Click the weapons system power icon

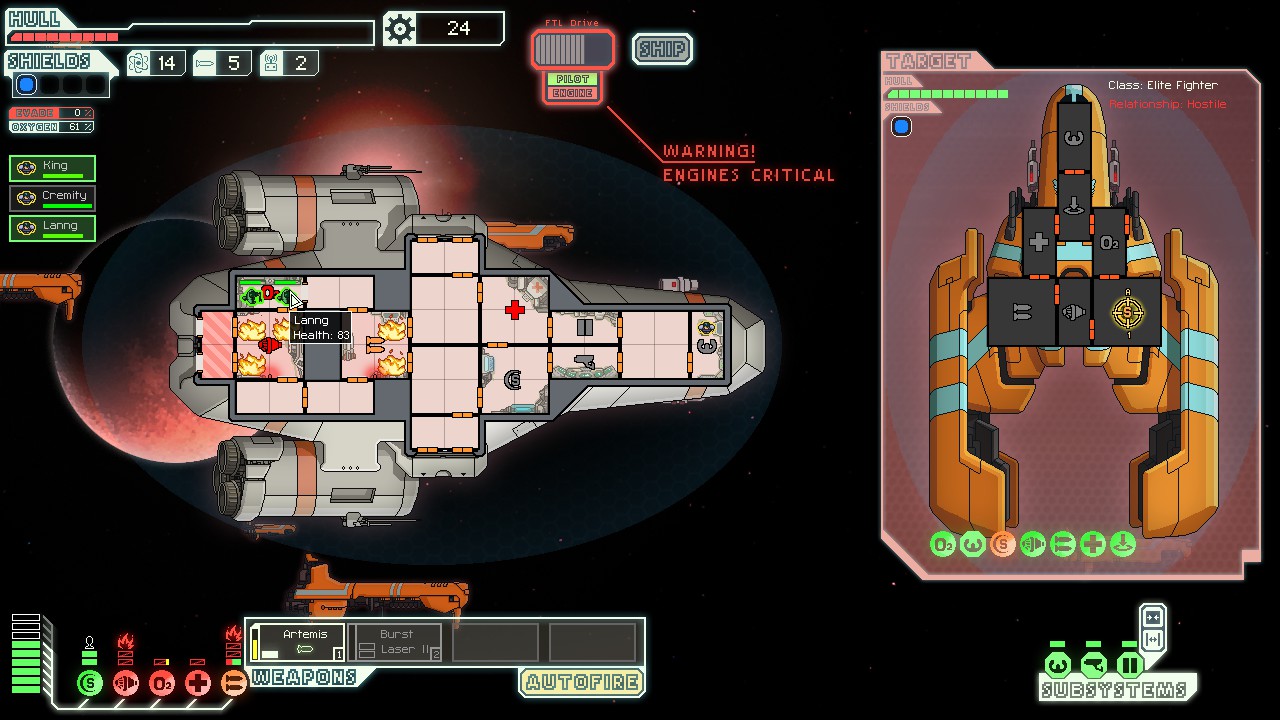(234, 684)
